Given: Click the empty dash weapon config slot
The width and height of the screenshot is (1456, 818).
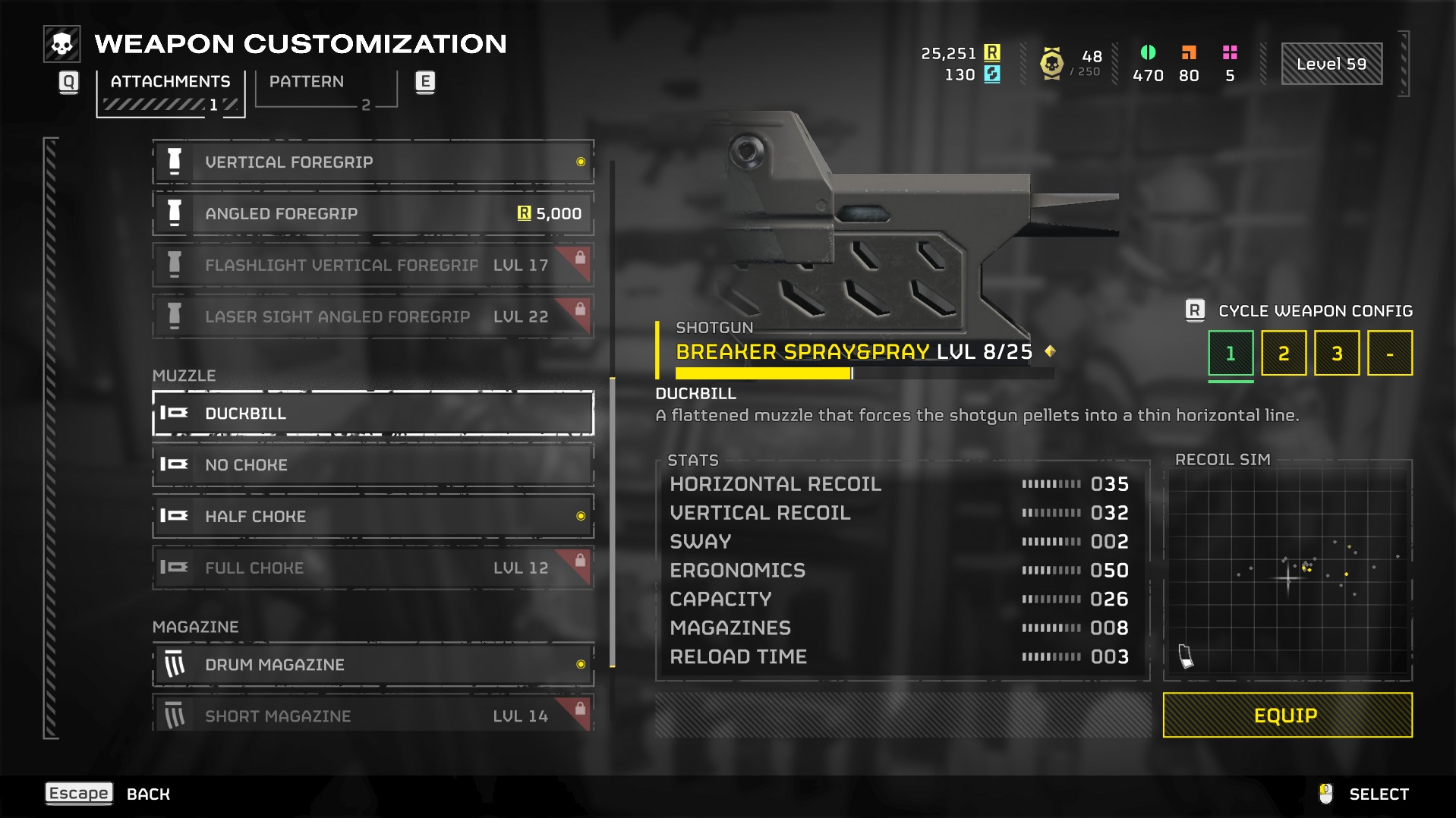Looking at the screenshot, I should click(x=1389, y=354).
